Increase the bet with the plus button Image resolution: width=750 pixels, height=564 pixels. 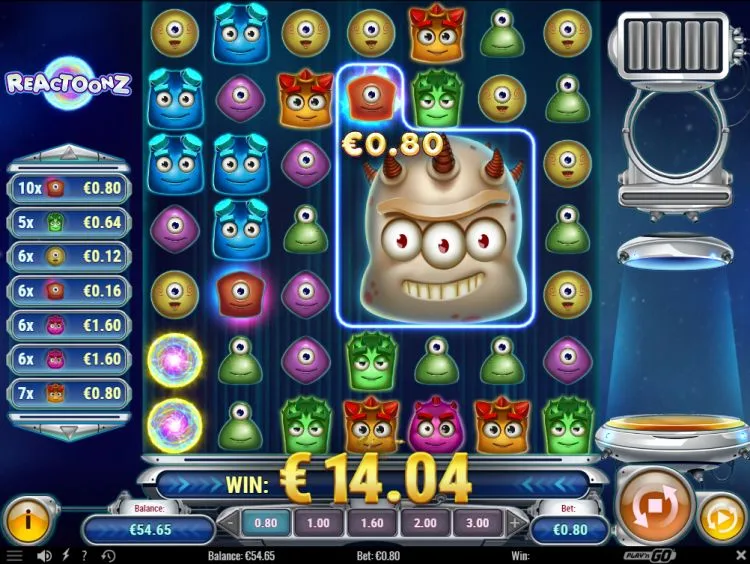coord(516,522)
